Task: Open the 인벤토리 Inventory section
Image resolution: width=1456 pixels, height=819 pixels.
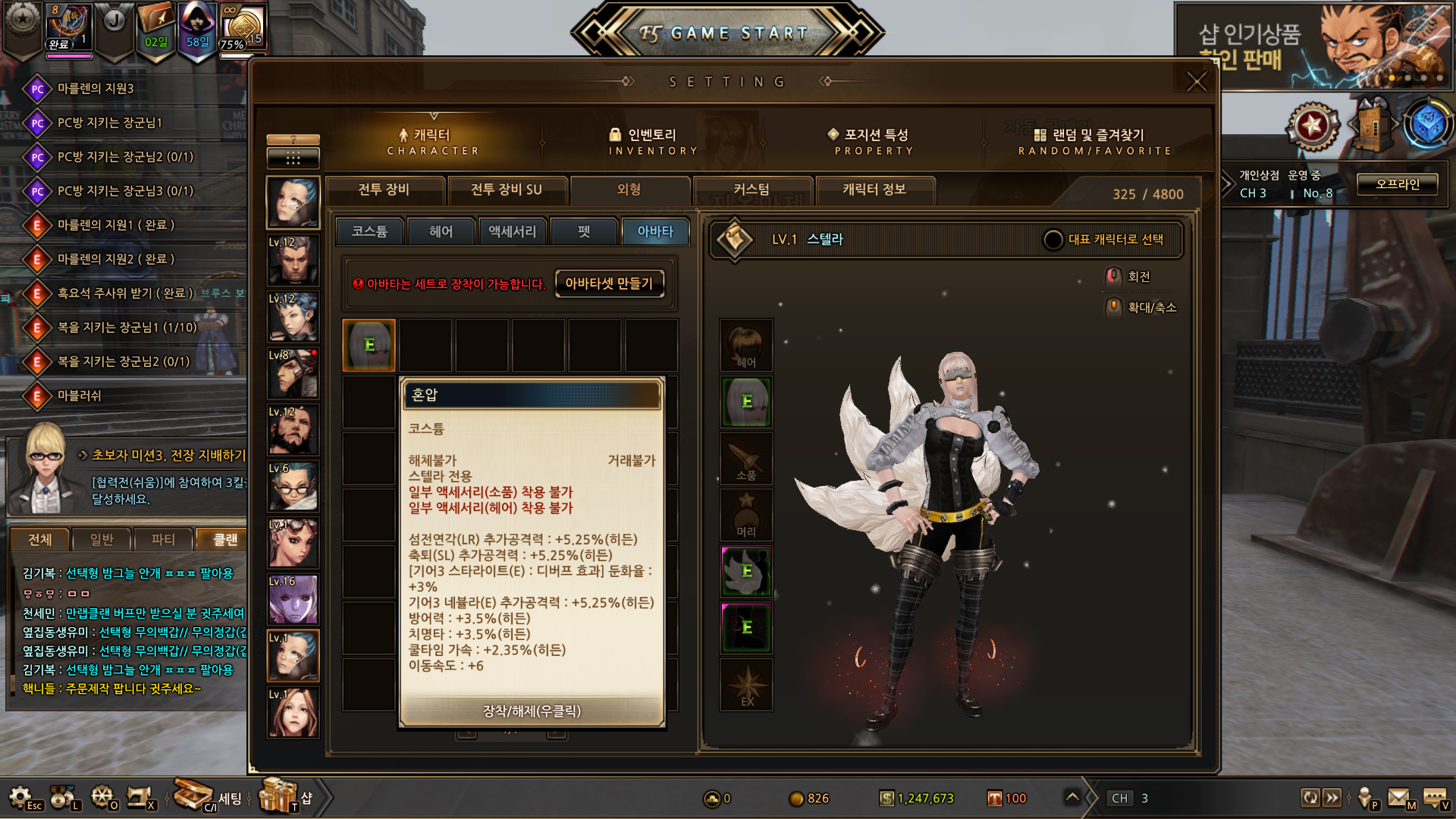Action: (x=652, y=141)
